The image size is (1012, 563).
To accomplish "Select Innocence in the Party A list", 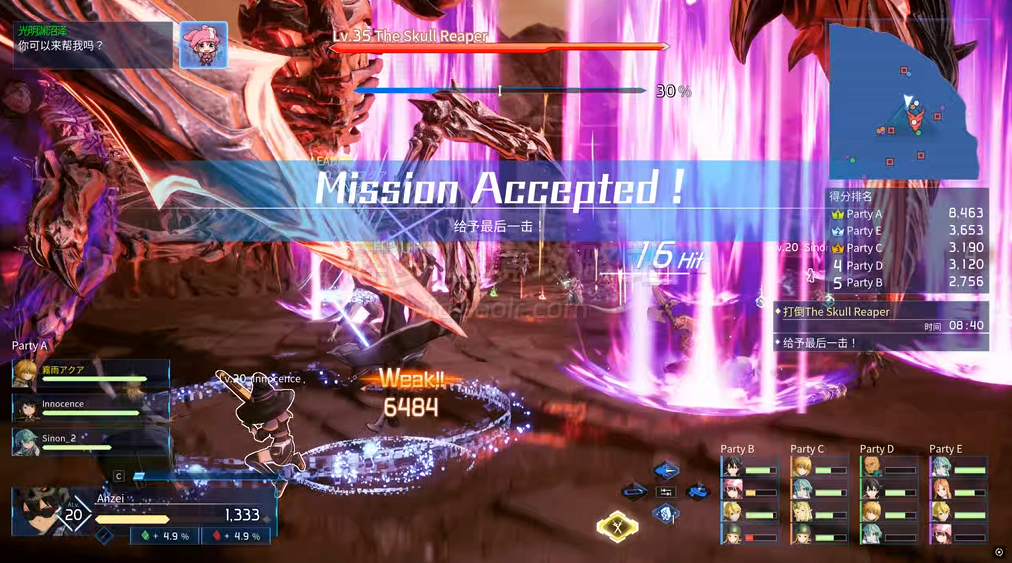I will (x=90, y=406).
